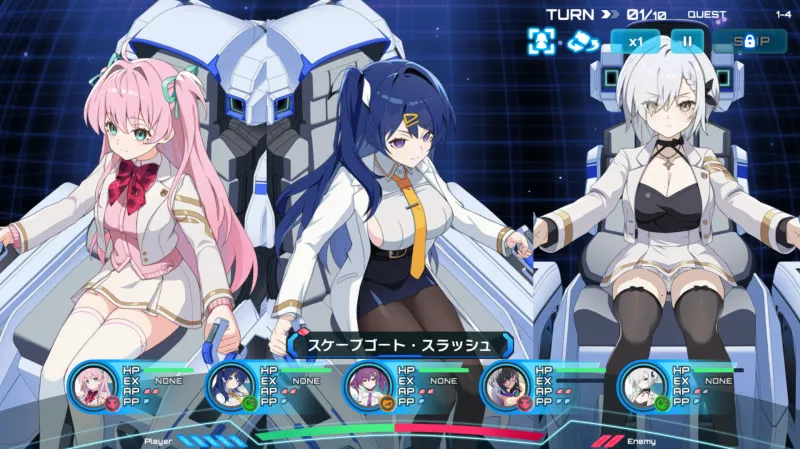
Task: Select the purple-haired character portrait
Action: 367,384
